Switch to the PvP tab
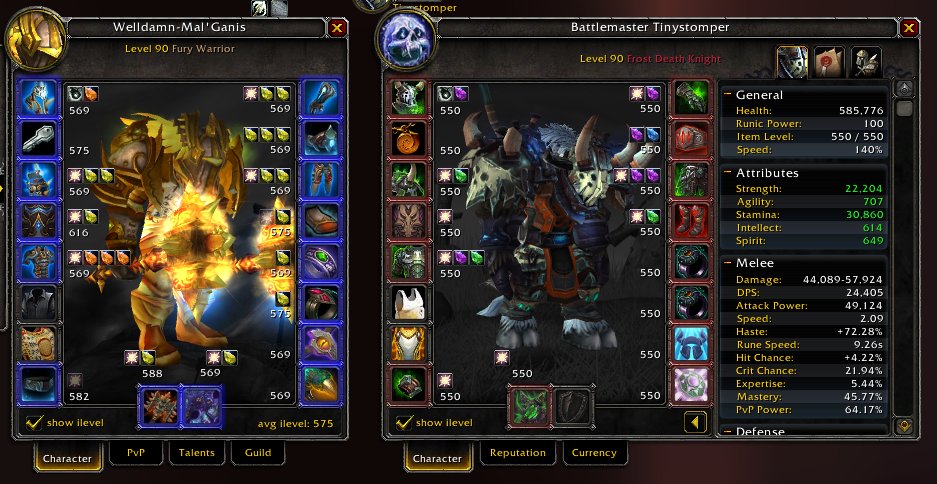The height and width of the screenshot is (484, 937). 135,454
